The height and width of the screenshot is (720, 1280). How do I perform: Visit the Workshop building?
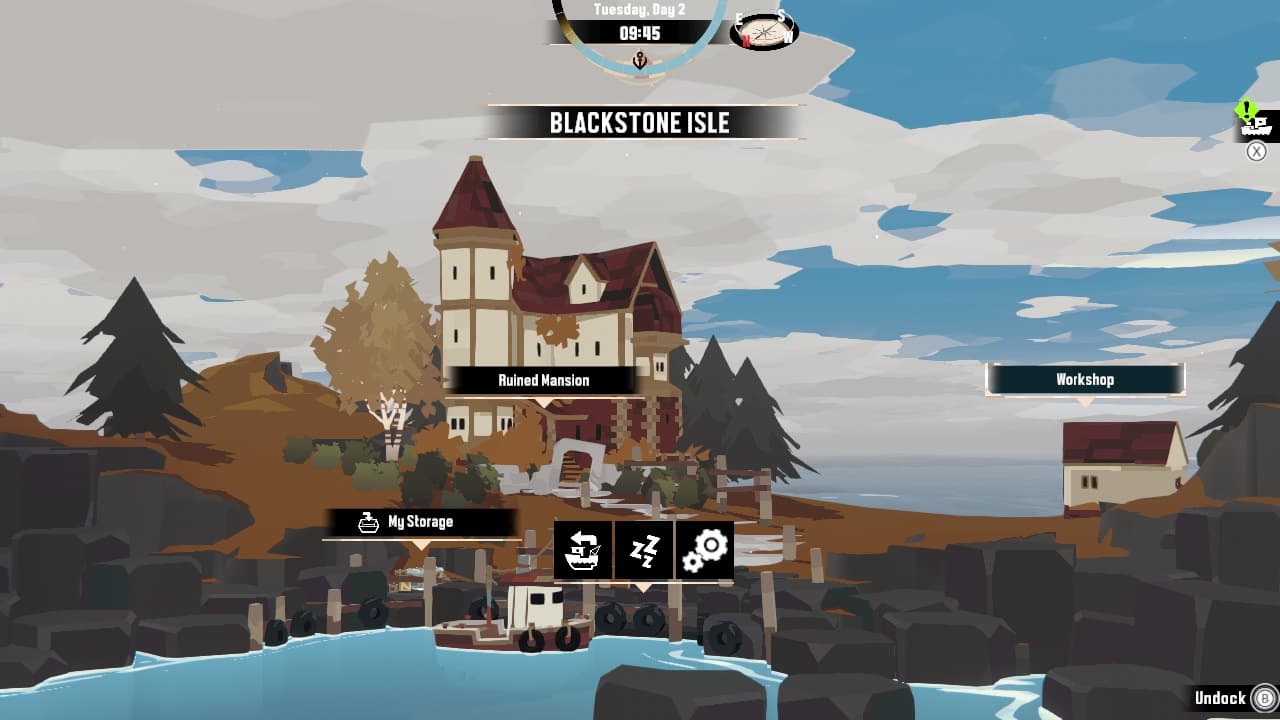pos(1086,379)
